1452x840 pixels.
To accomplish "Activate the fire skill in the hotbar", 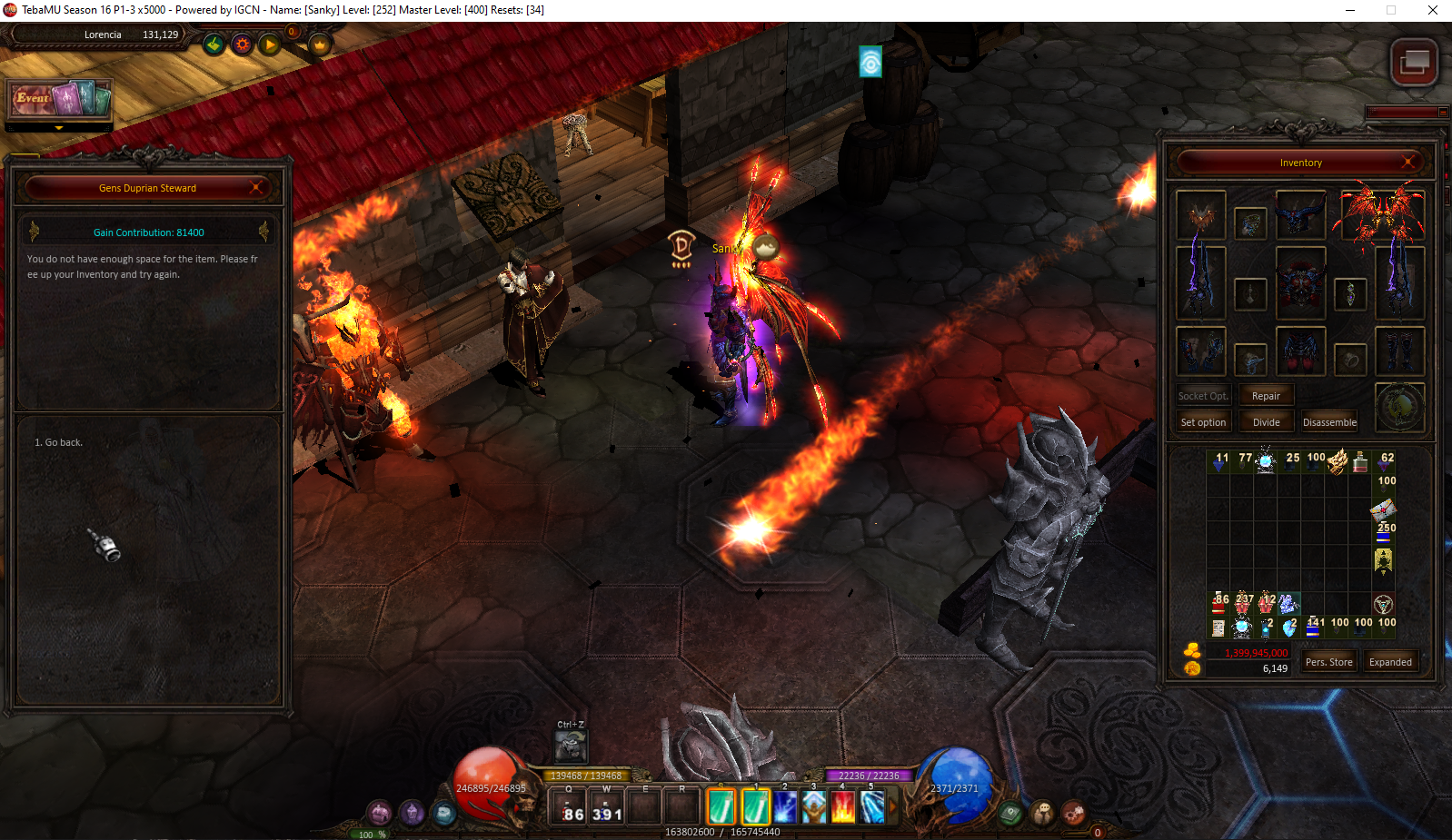I will (842, 806).
